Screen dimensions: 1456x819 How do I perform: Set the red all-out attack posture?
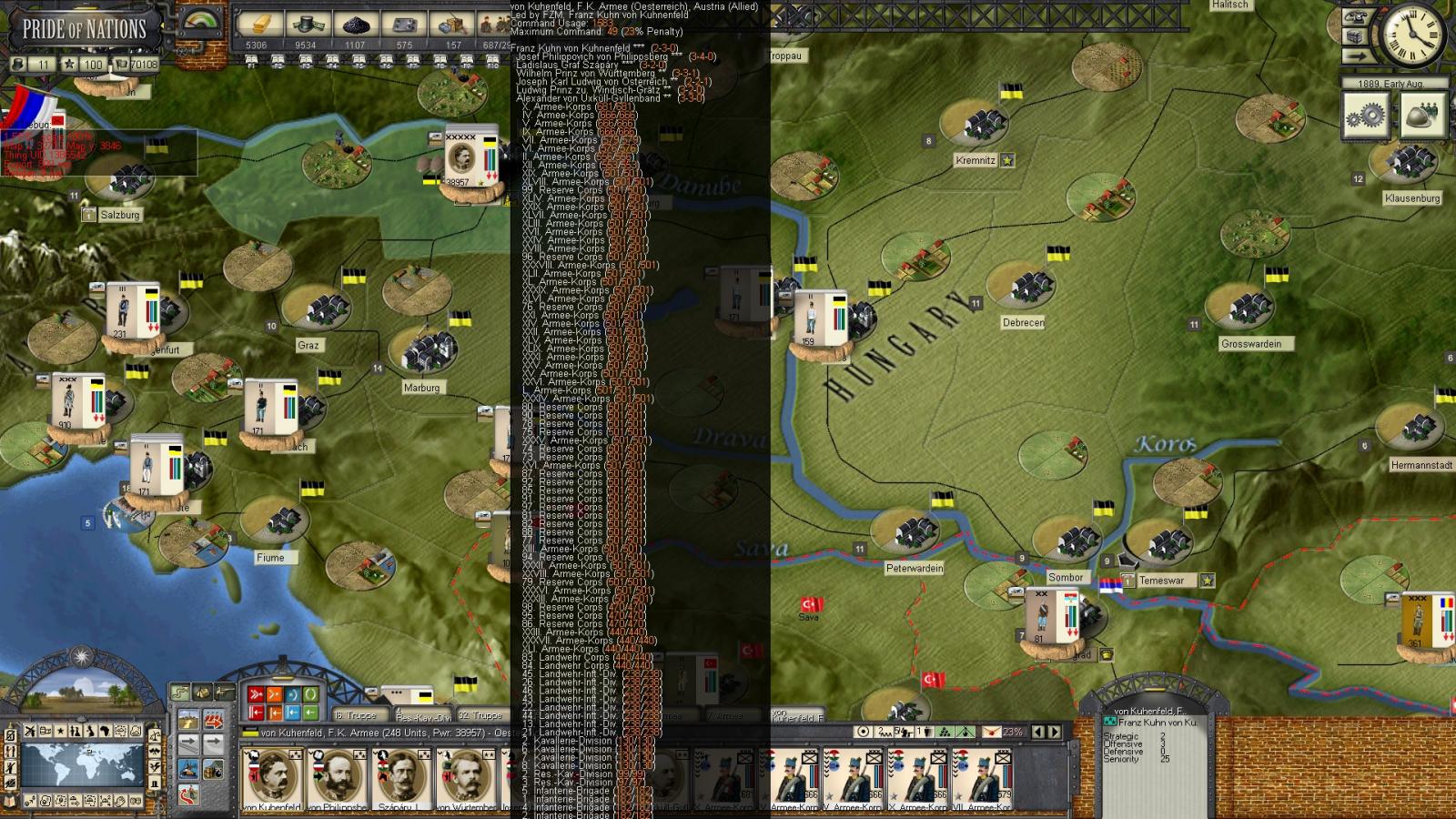click(256, 695)
